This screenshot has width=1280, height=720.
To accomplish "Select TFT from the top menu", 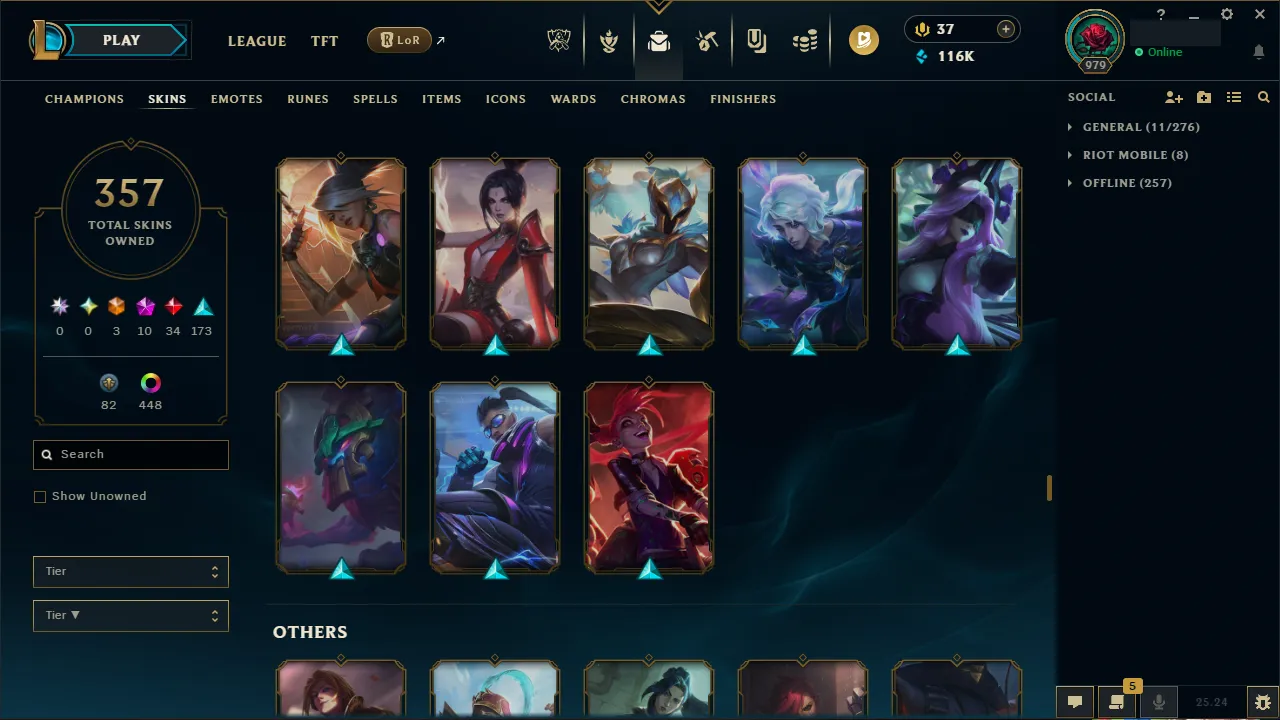I will point(324,41).
